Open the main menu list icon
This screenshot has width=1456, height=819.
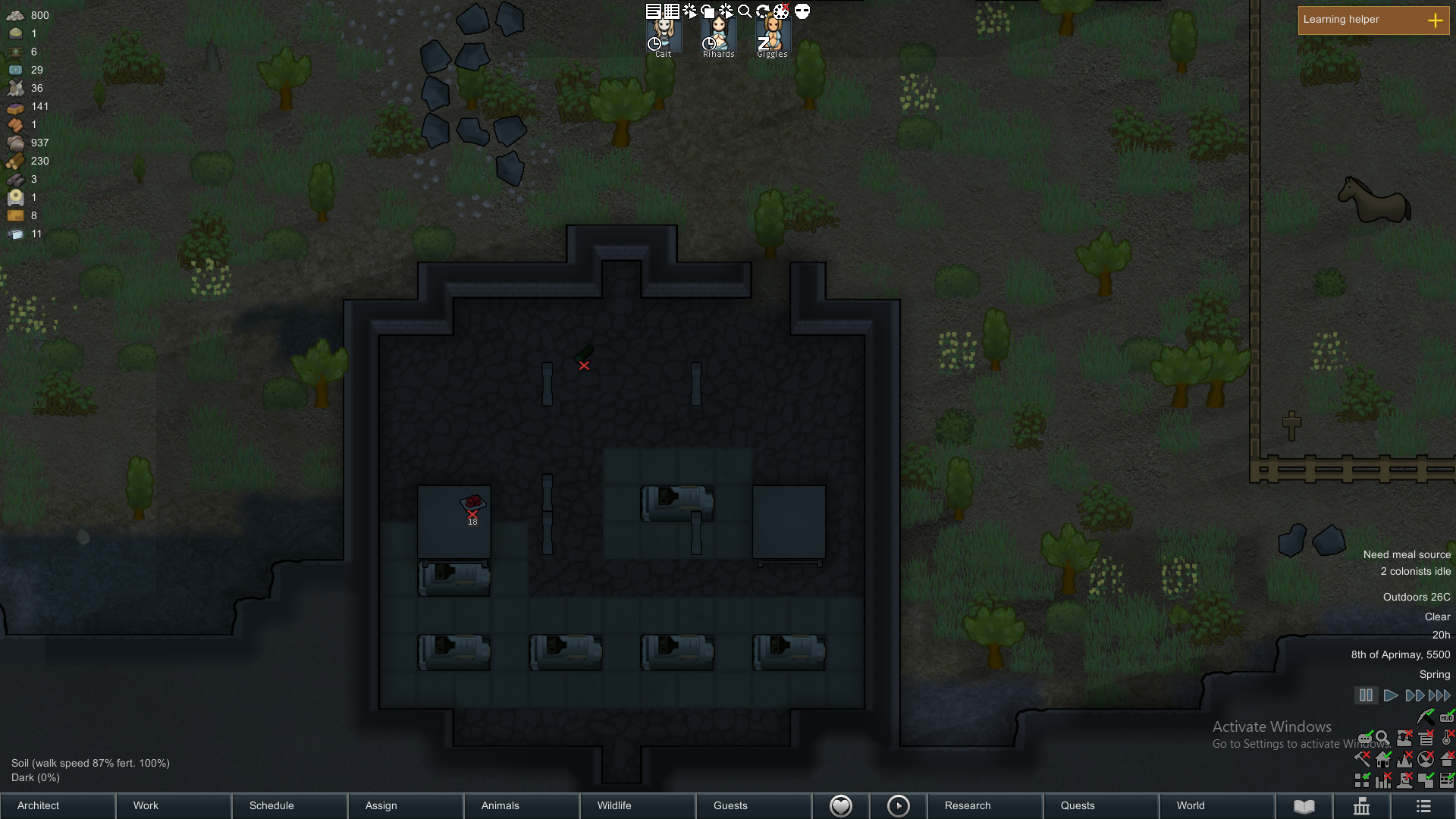pos(1423,806)
